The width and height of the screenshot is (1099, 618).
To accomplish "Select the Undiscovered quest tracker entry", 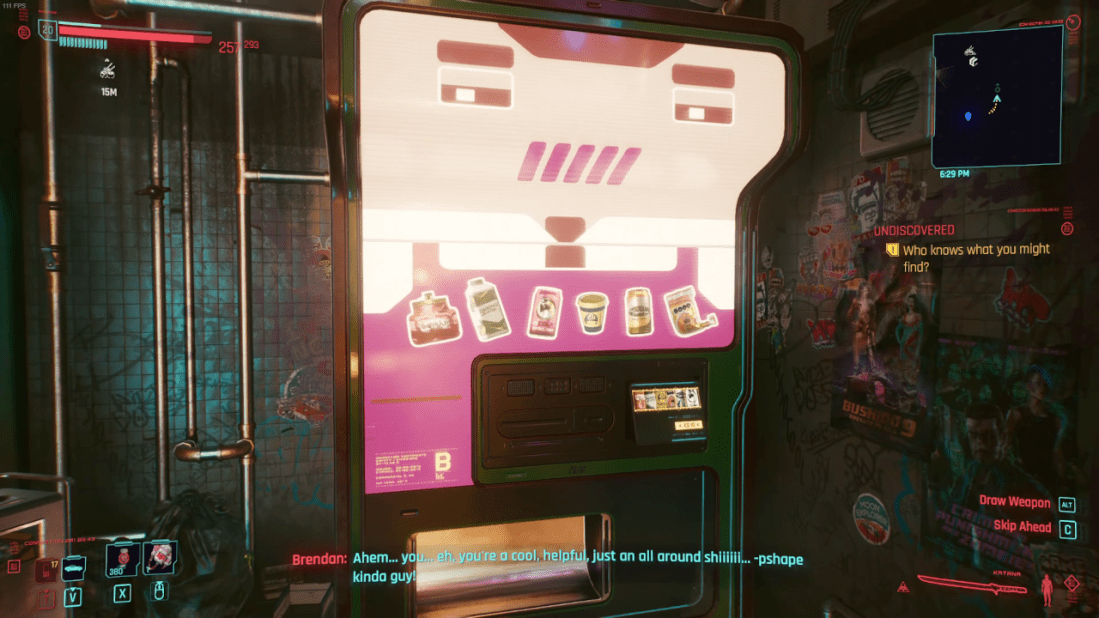I will coord(913,230).
